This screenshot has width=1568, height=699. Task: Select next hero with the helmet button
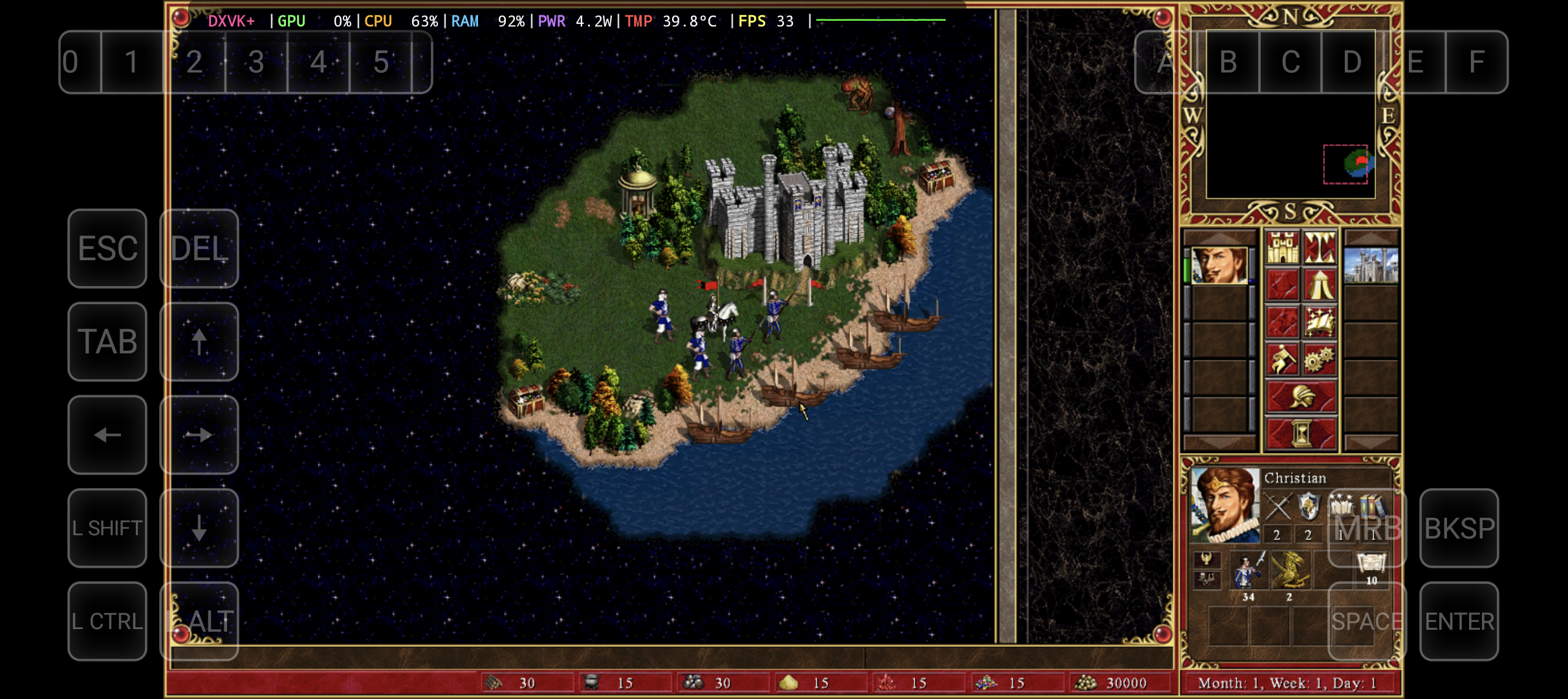point(1301,396)
